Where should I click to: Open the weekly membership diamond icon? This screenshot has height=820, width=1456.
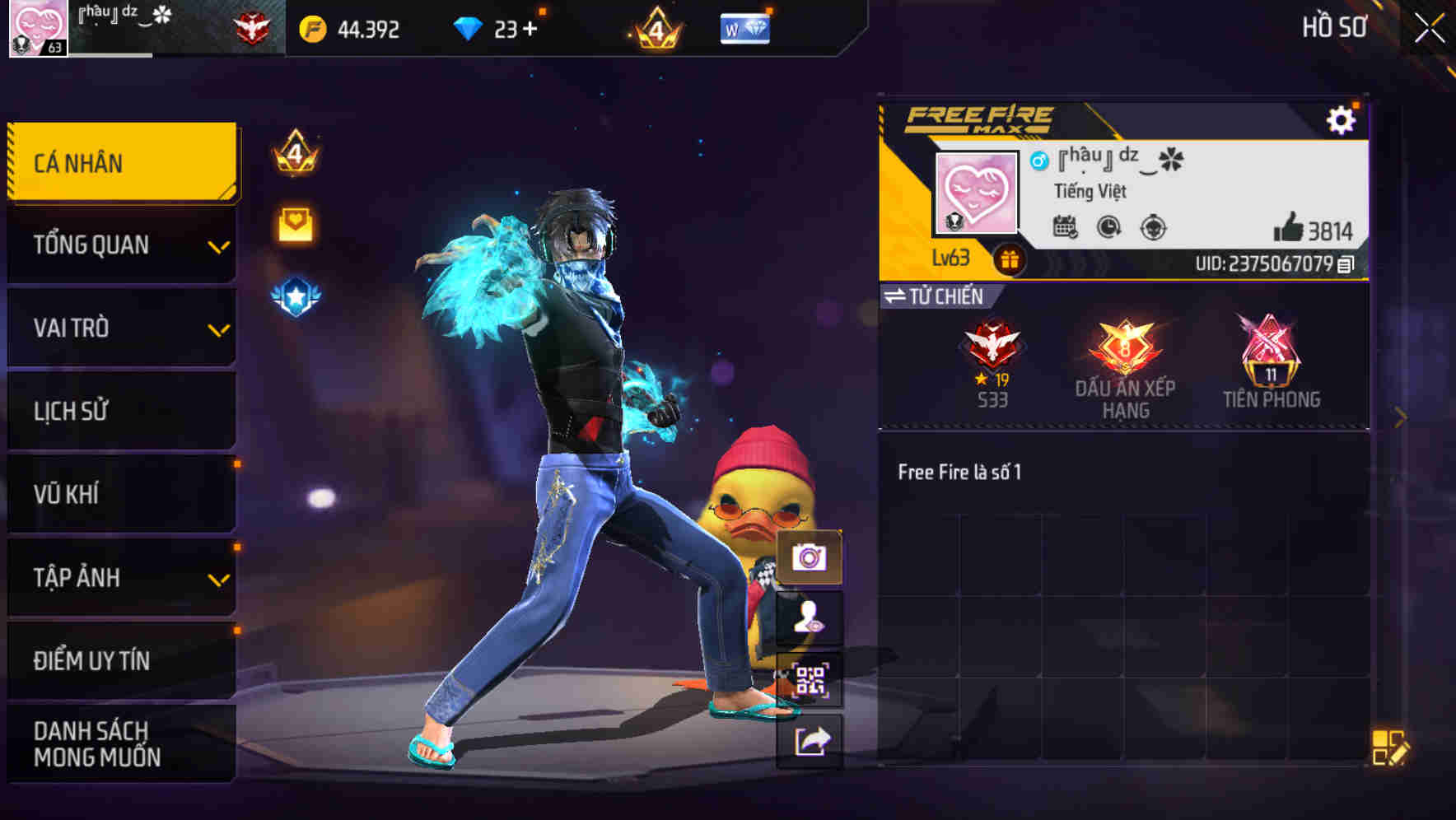[742, 28]
